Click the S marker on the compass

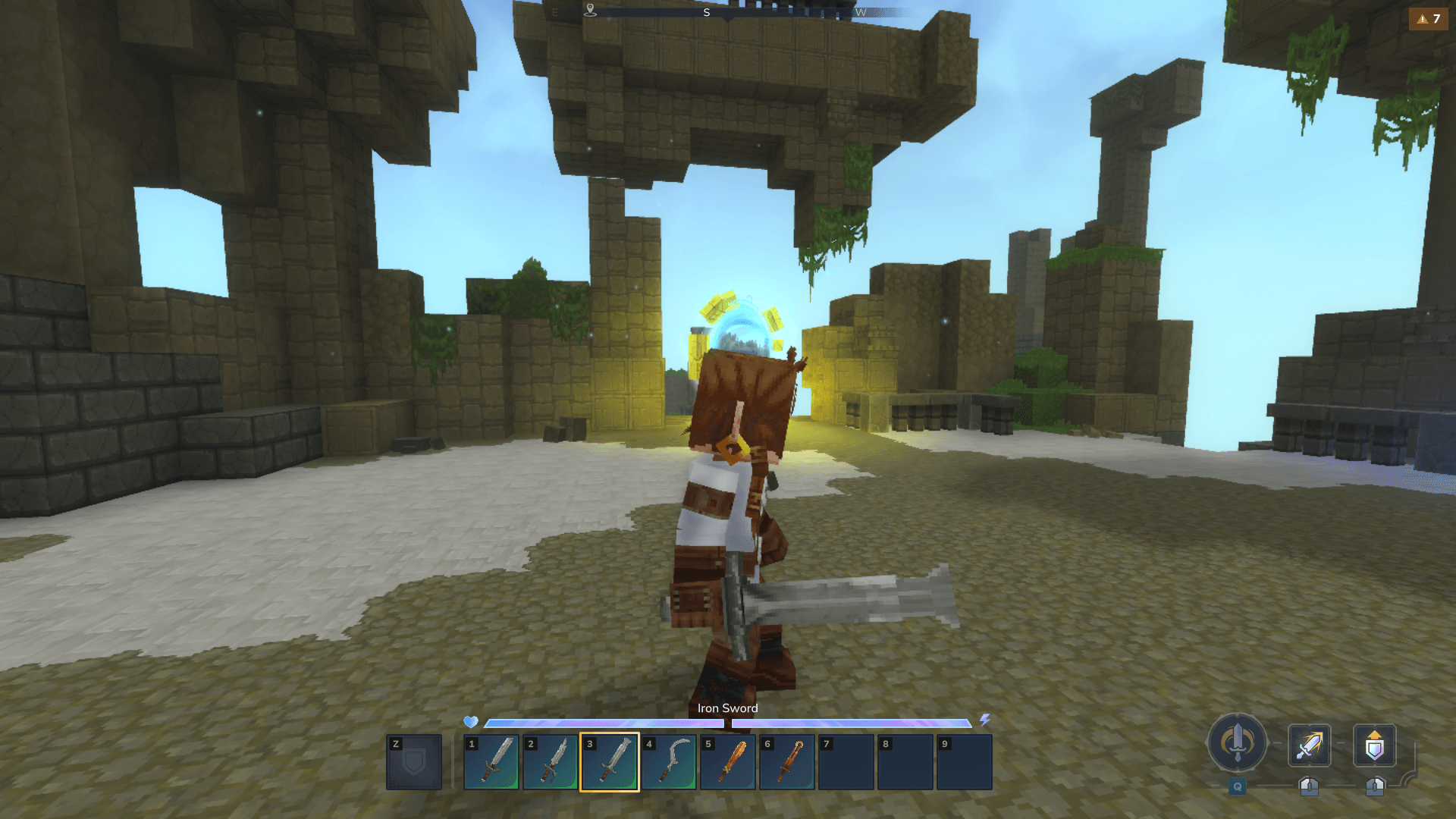708,11
